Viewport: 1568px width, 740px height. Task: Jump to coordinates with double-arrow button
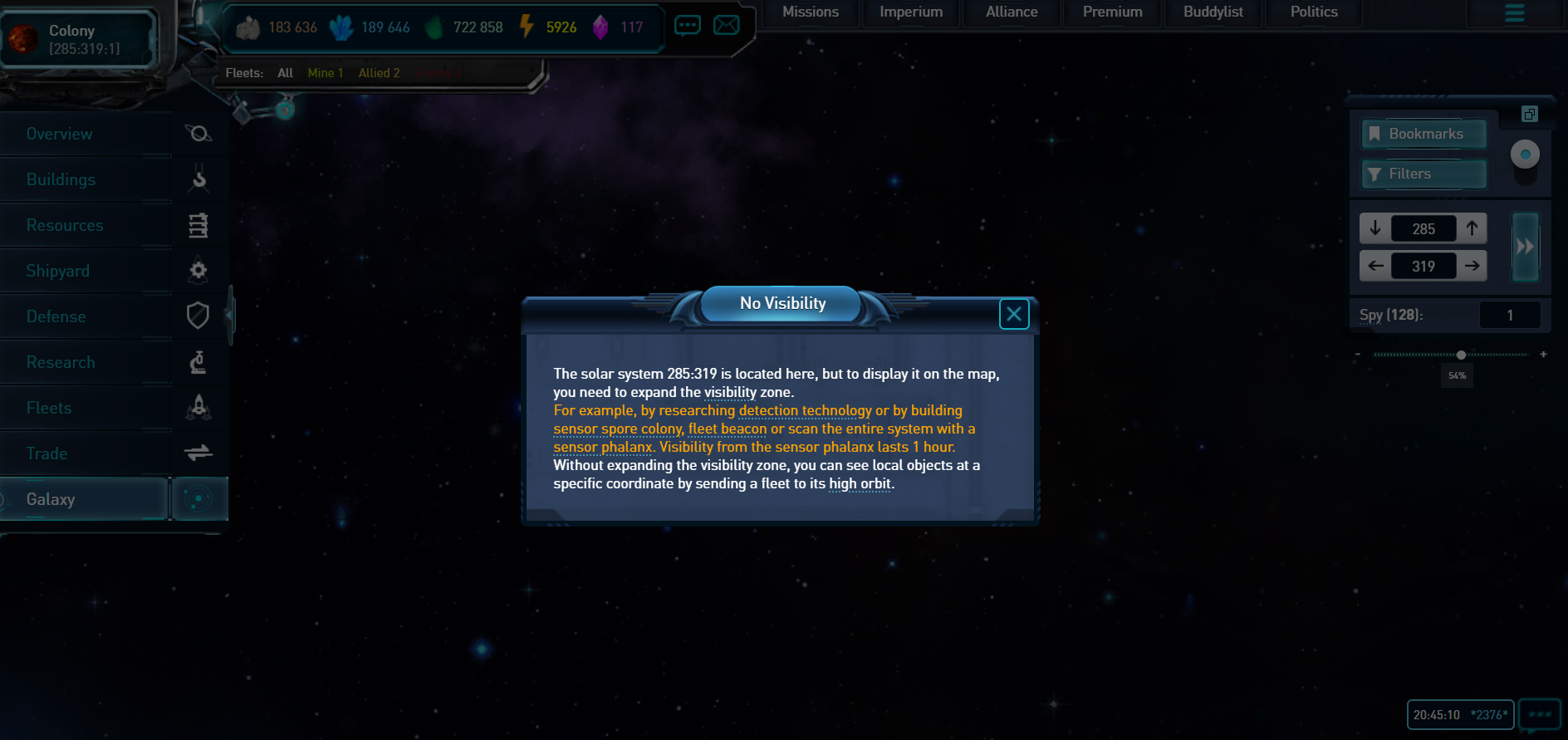[x=1525, y=247]
